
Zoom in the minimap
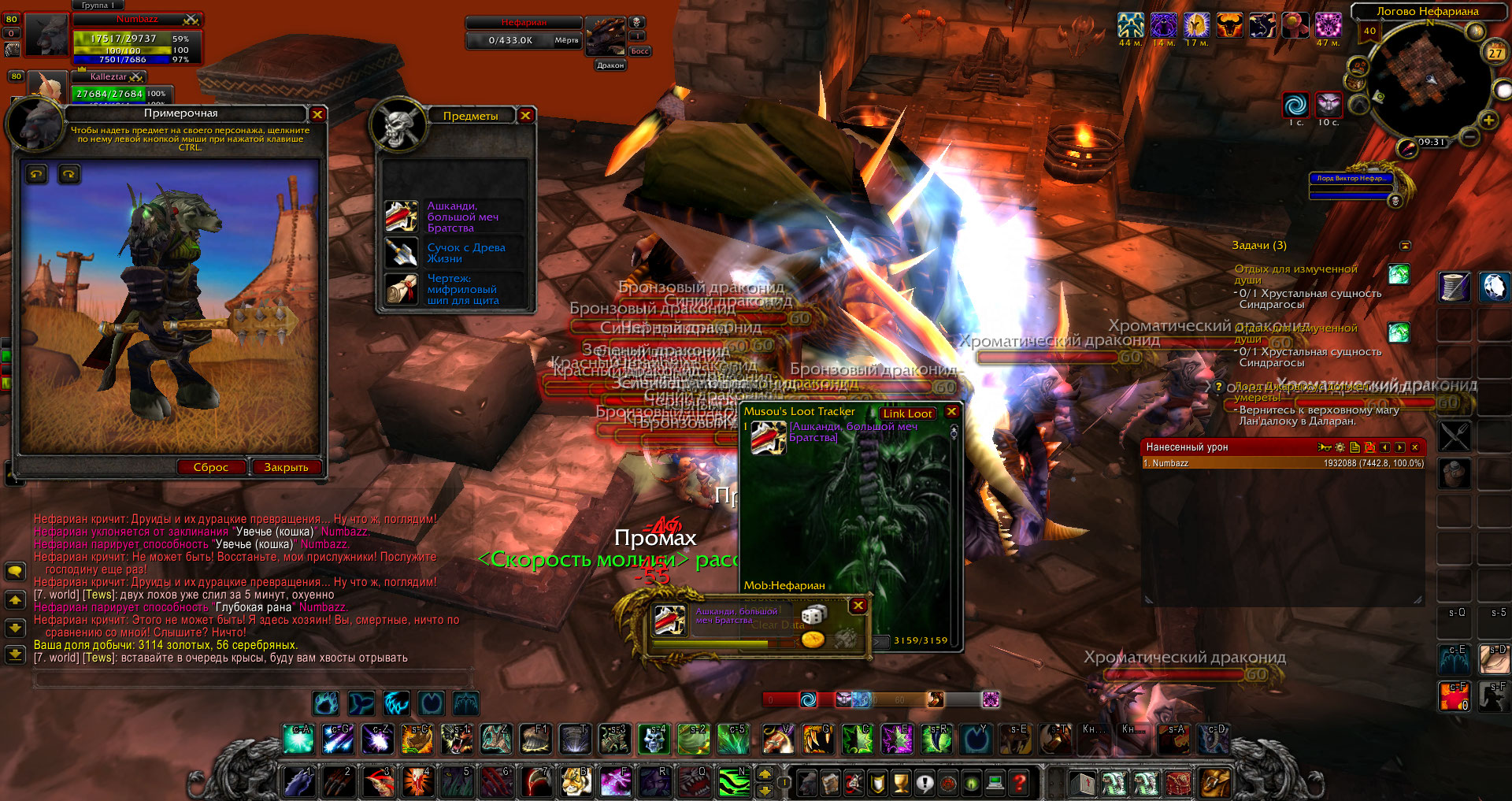point(1488,121)
